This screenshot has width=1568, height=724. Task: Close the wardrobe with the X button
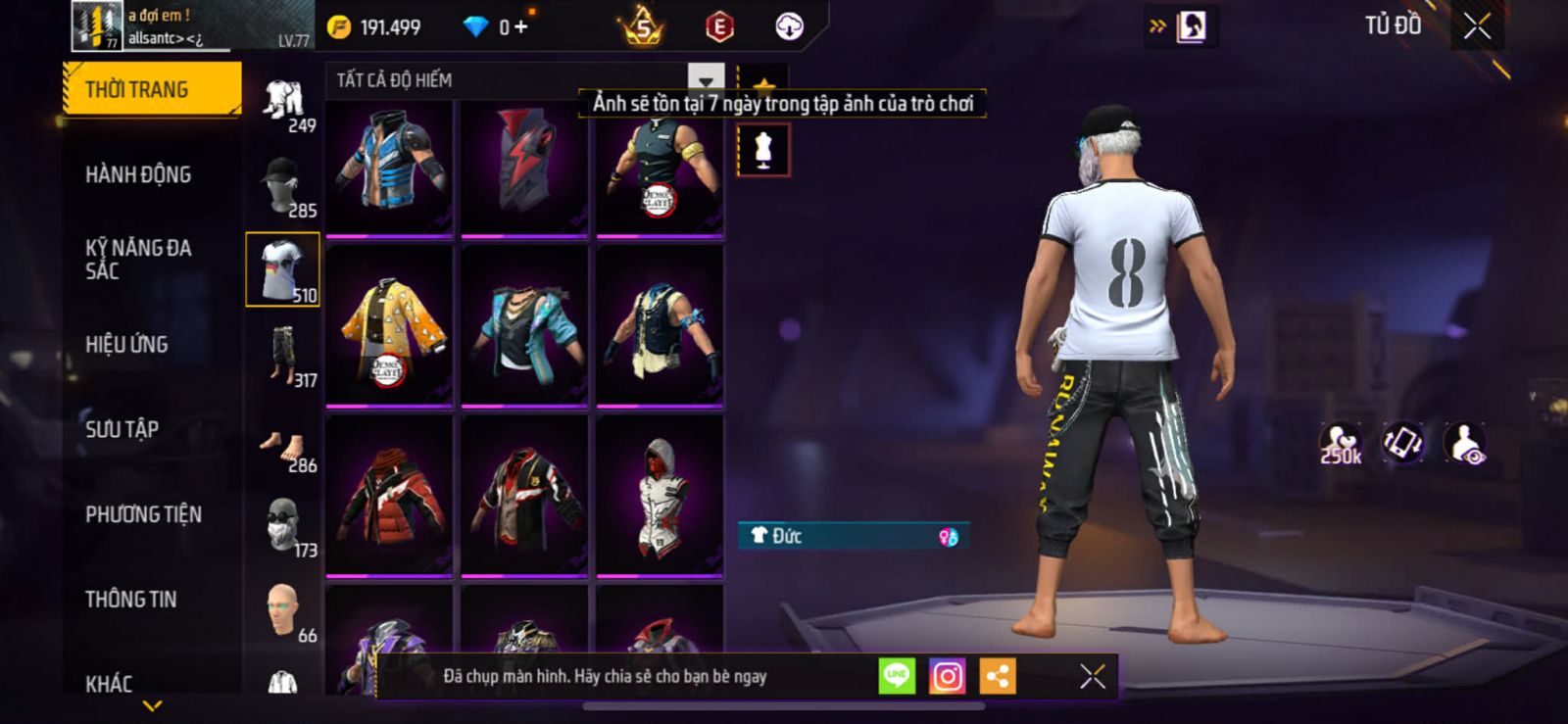(x=1477, y=26)
